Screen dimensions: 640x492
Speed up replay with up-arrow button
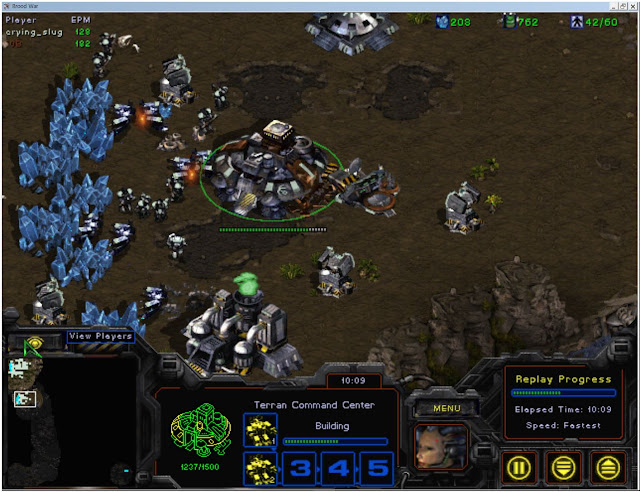pos(607,466)
